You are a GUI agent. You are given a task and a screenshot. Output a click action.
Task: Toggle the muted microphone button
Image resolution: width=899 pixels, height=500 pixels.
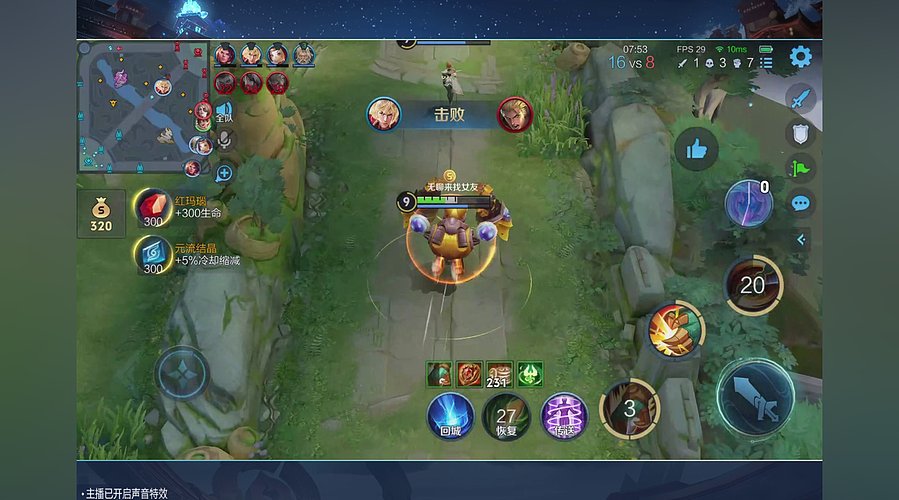tap(225, 142)
